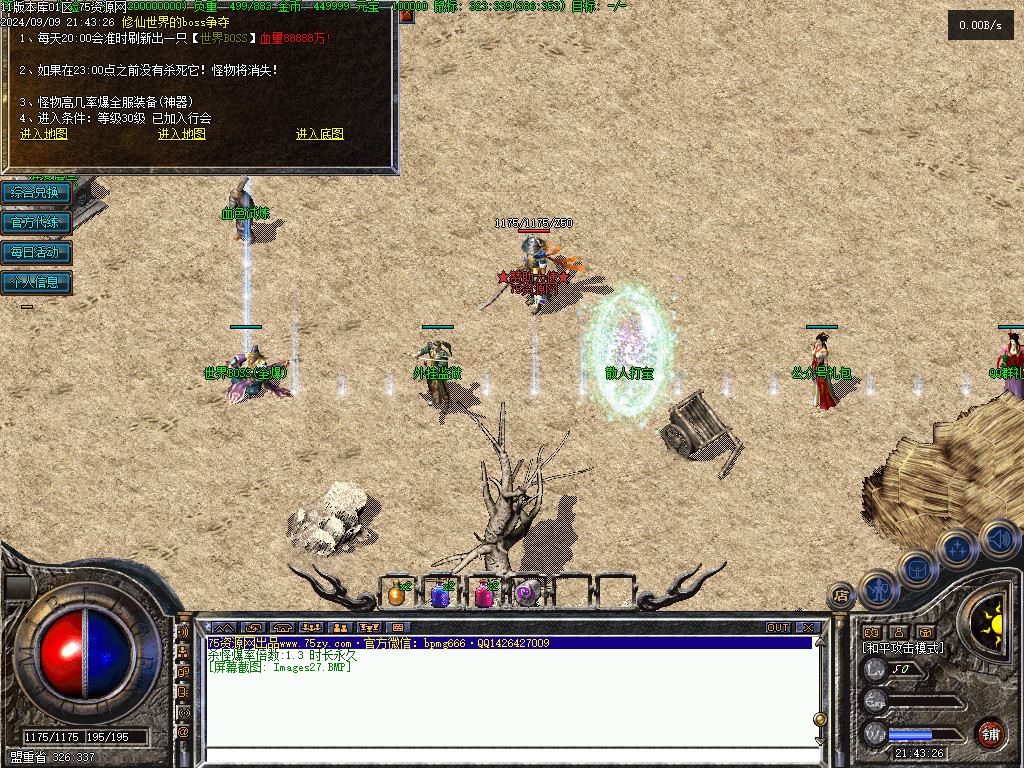The image size is (1024, 768).
Task: Use the pink potion in the hotbar
Action: (x=484, y=595)
